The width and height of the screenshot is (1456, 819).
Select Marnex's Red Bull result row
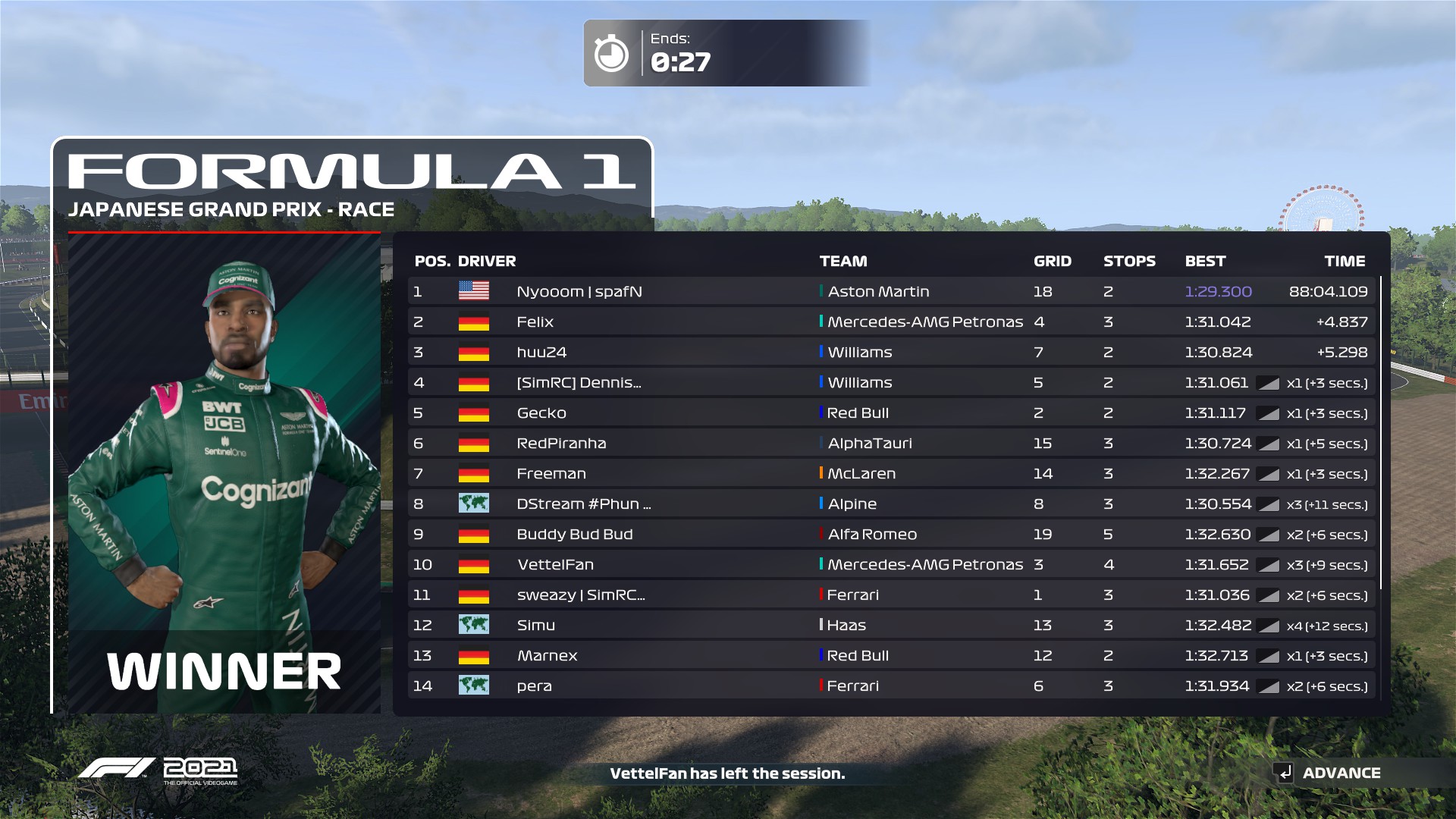(x=891, y=655)
